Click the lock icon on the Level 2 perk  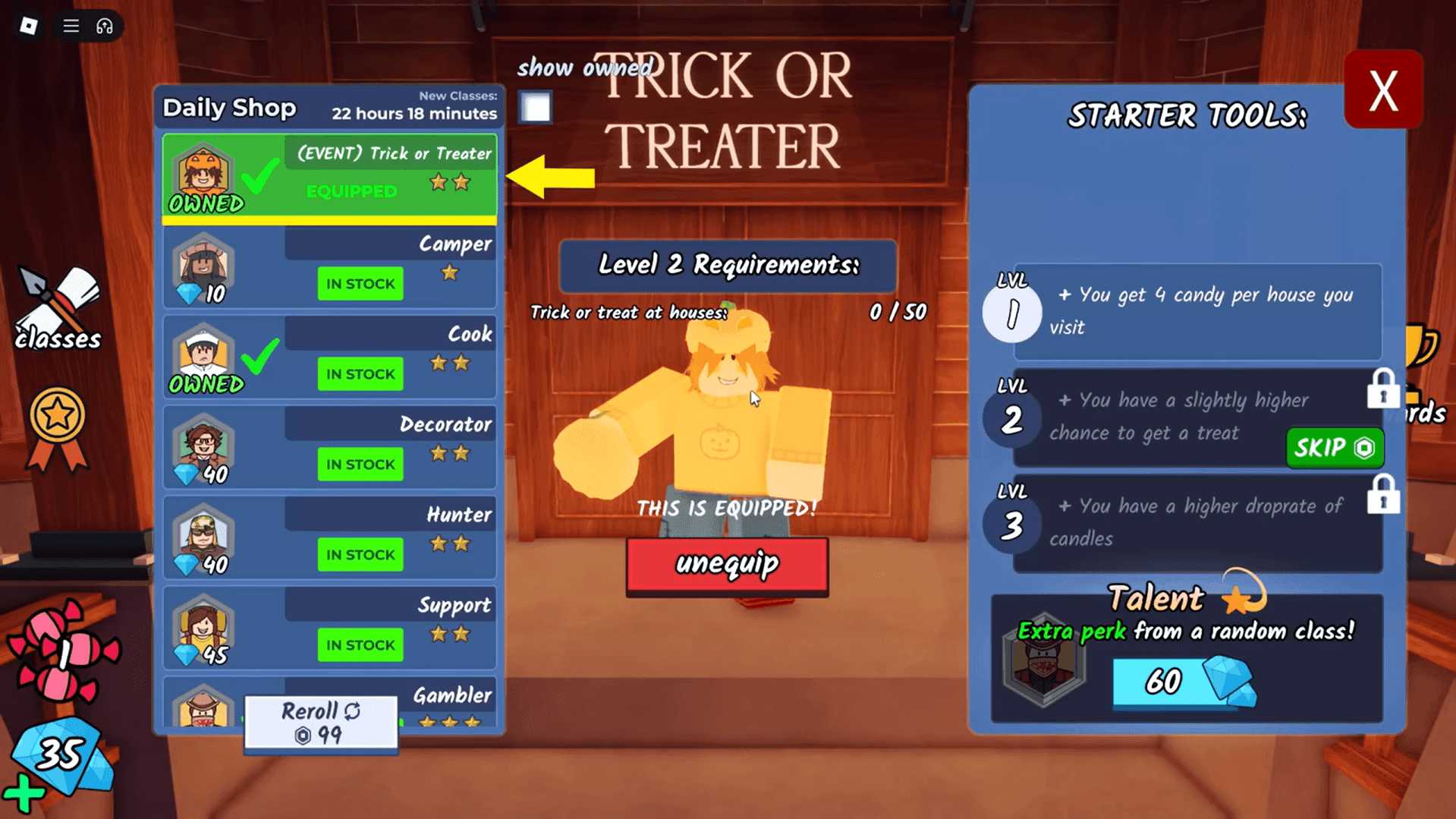[x=1384, y=389]
